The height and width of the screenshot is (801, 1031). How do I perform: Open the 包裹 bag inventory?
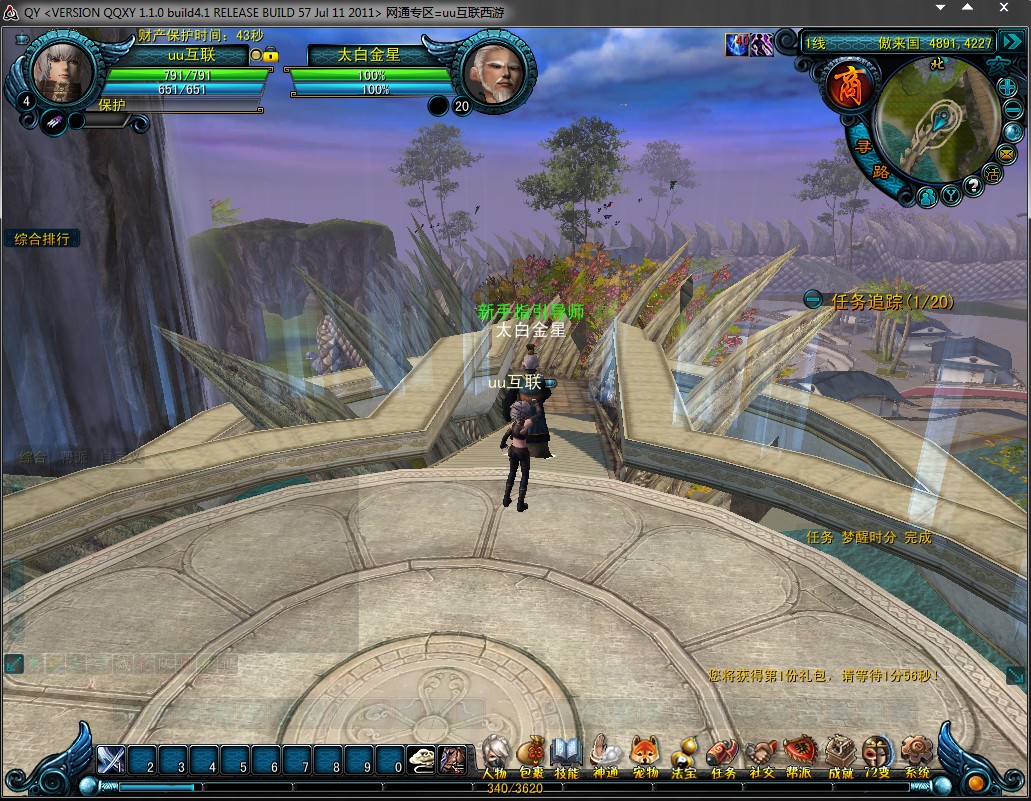[x=530, y=755]
